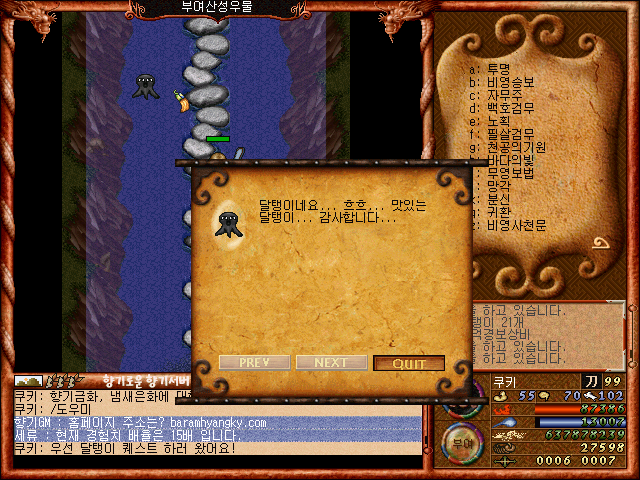Click the system message log panel
Viewport: 640px width, 480px height.
(552, 334)
